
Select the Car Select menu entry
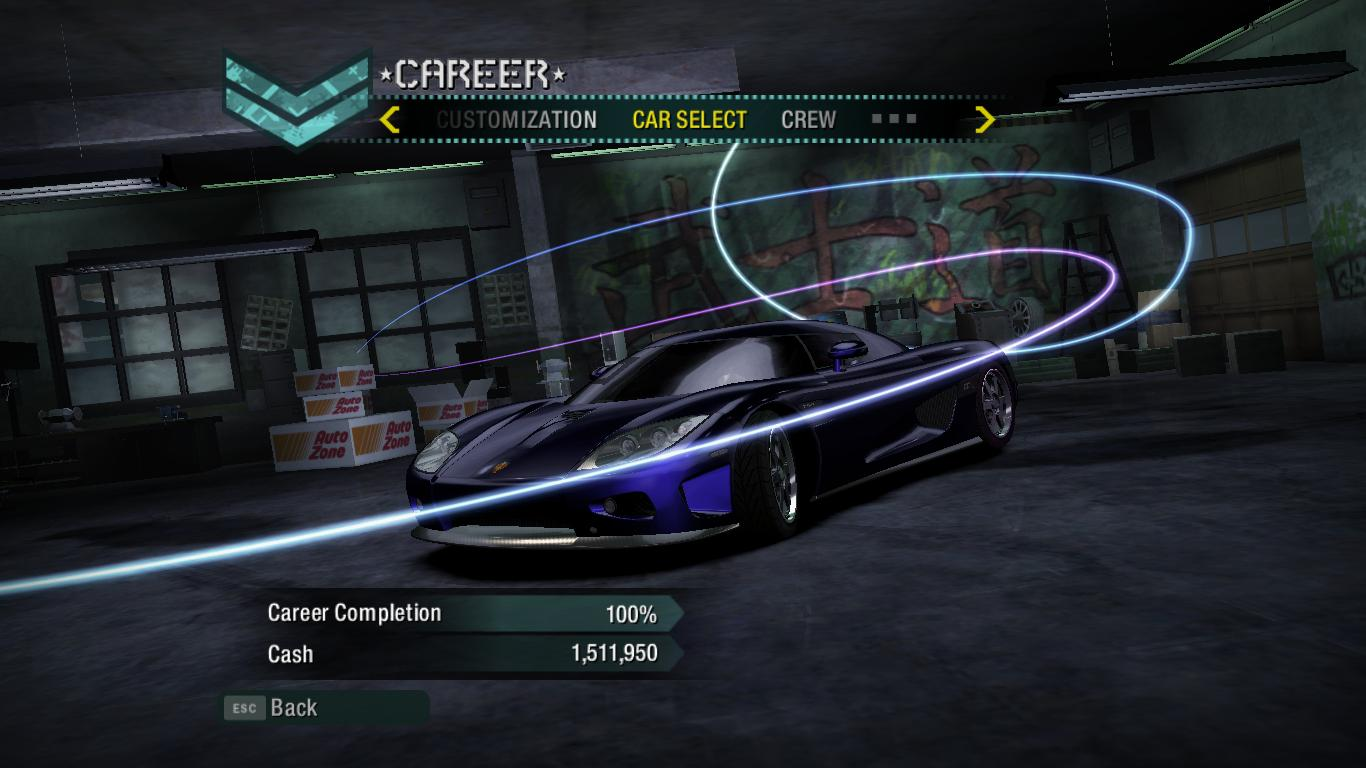pos(689,120)
